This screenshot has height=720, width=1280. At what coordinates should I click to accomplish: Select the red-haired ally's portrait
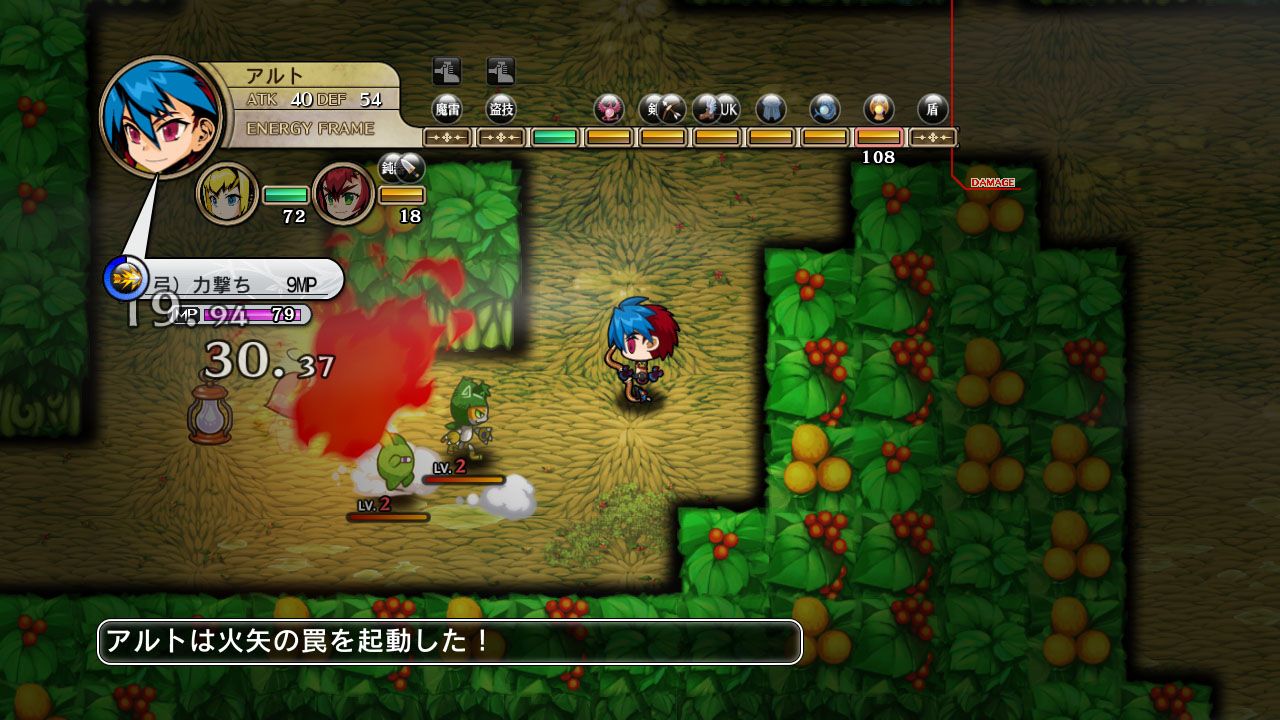(x=344, y=193)
